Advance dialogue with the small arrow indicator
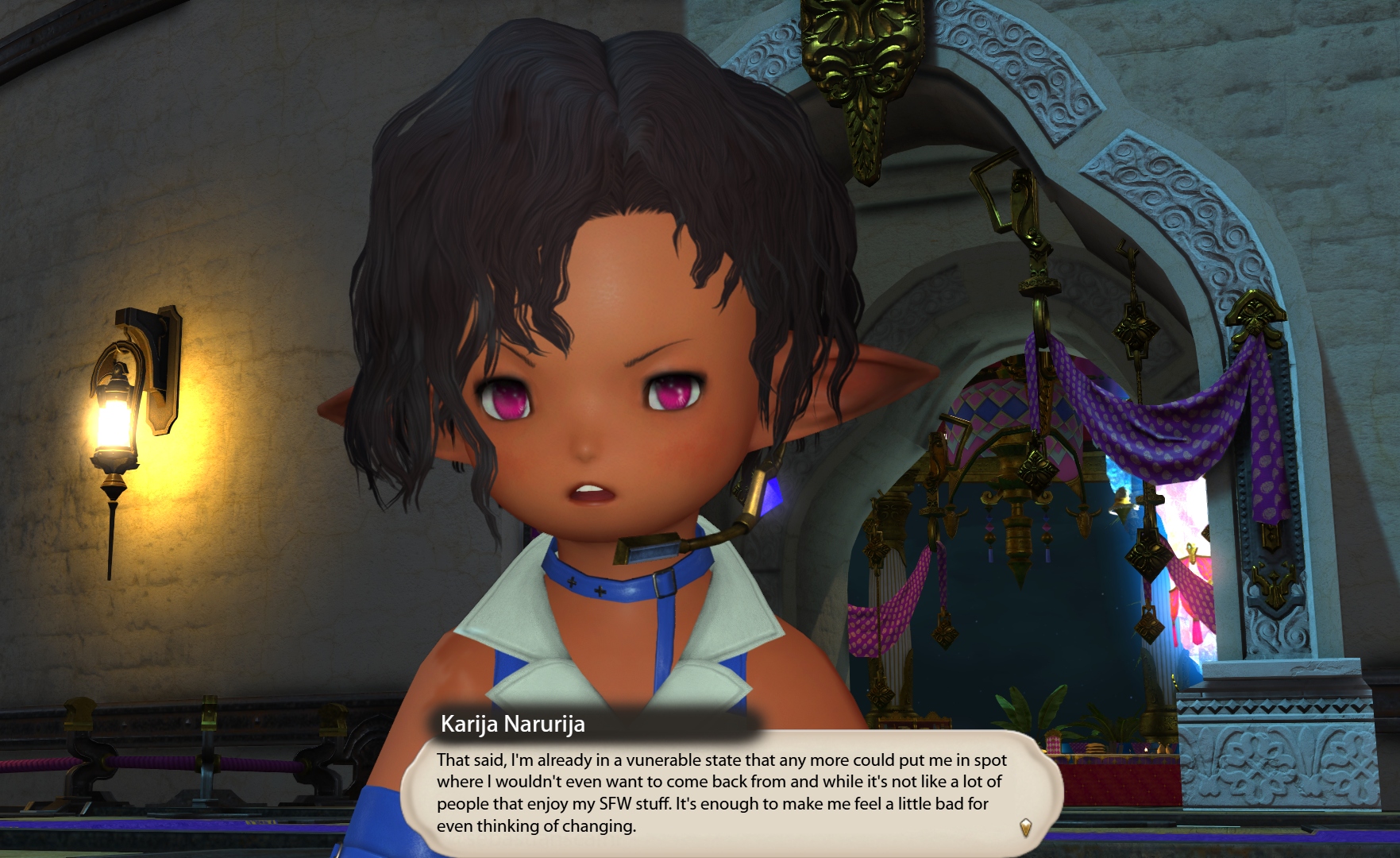This screenshot has height=858, width=1400. pos(1025,827)
